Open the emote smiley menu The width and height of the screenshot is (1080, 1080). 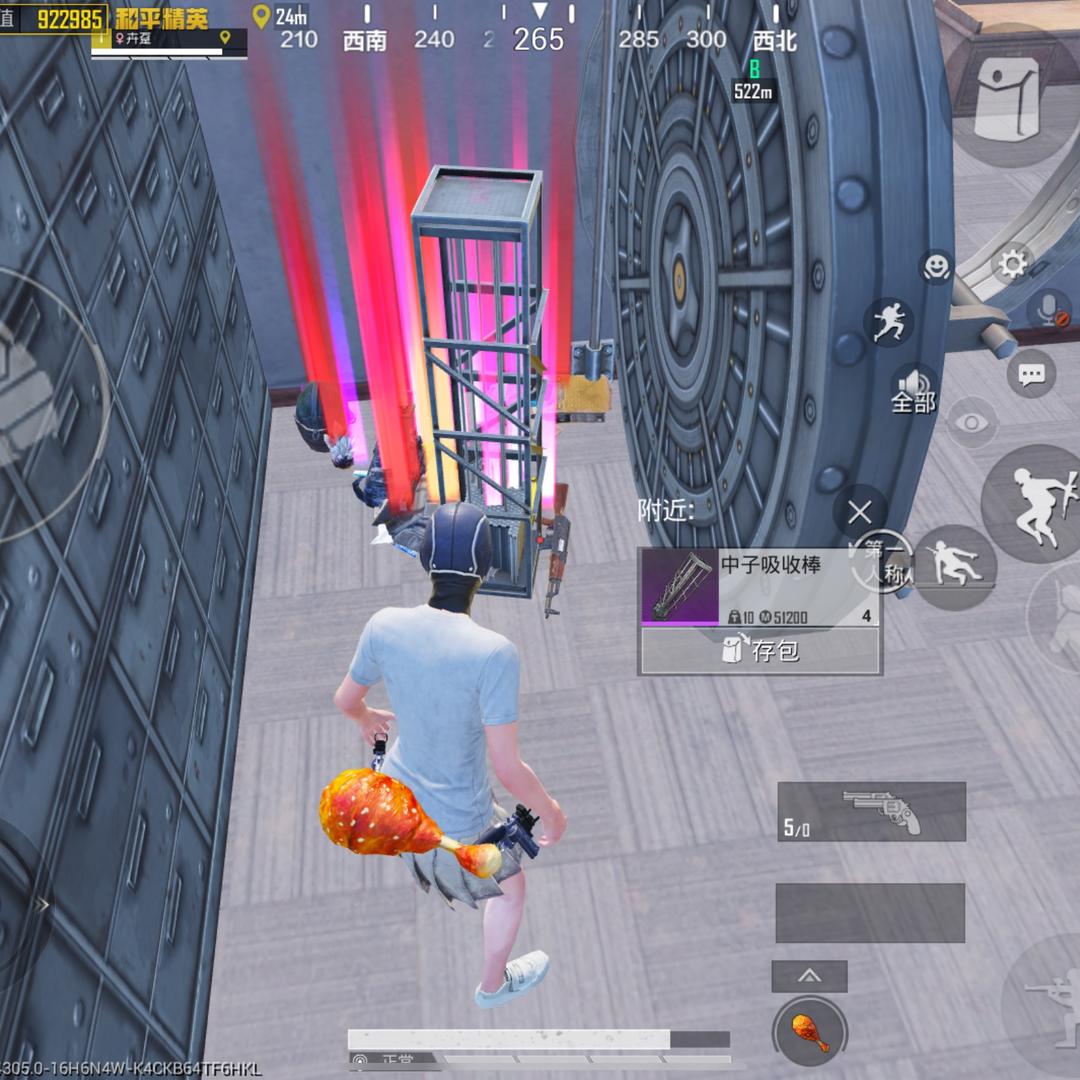tap(936, 266)
